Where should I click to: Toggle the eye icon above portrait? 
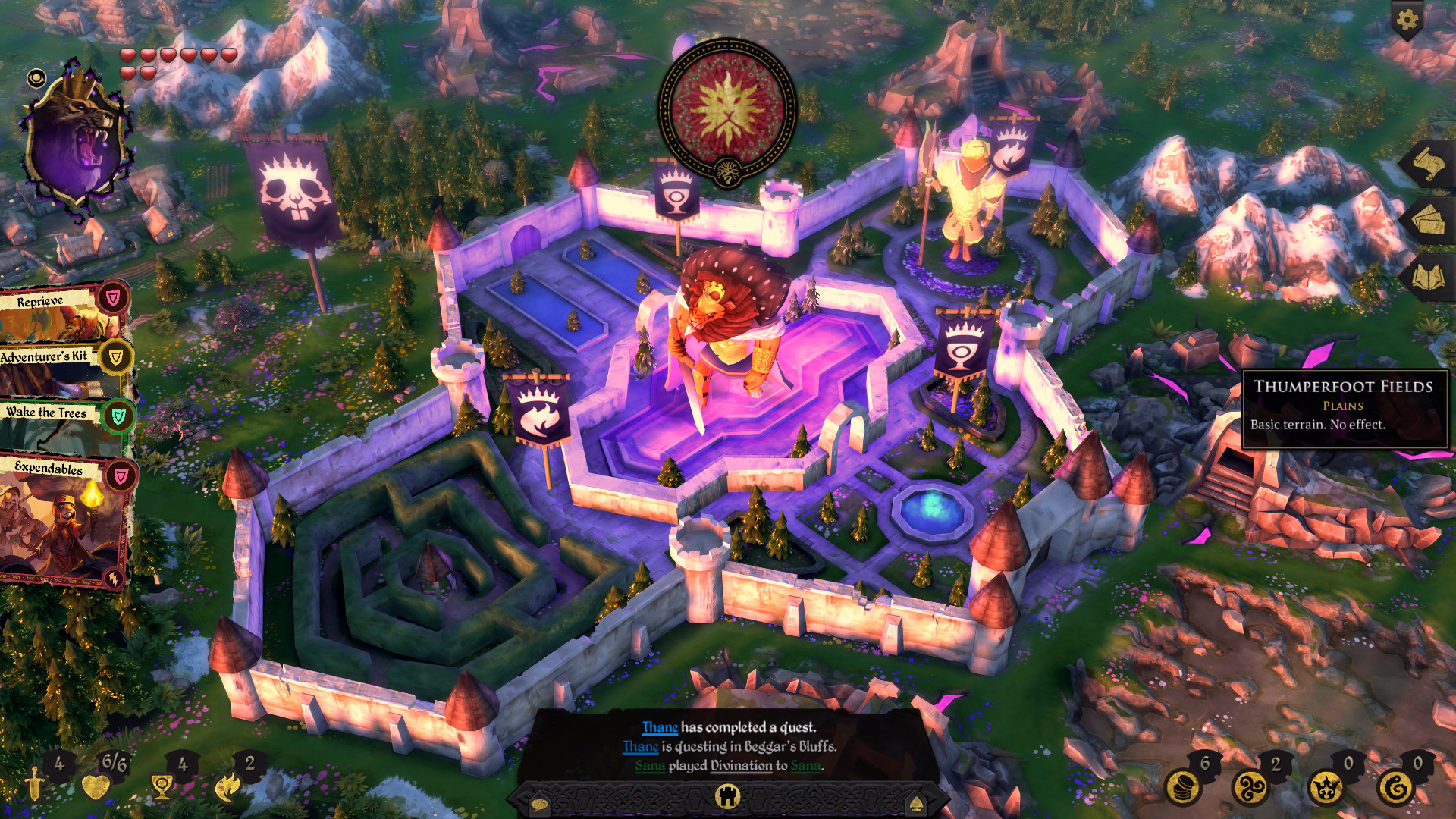36,78
